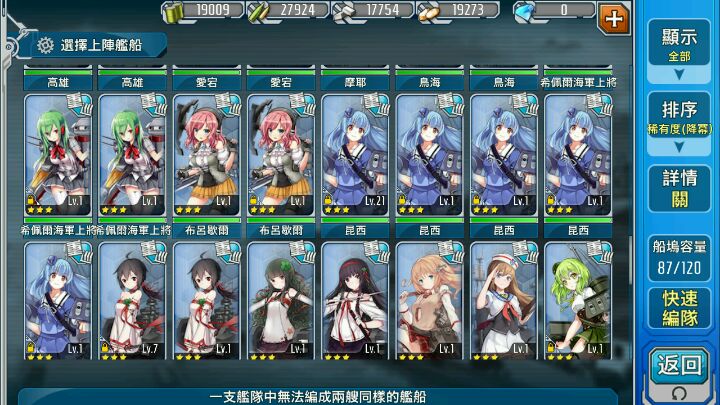Screen dimensions: 720x405
Task: Click the orange plus button for diamonds
Action: point(613,16)
